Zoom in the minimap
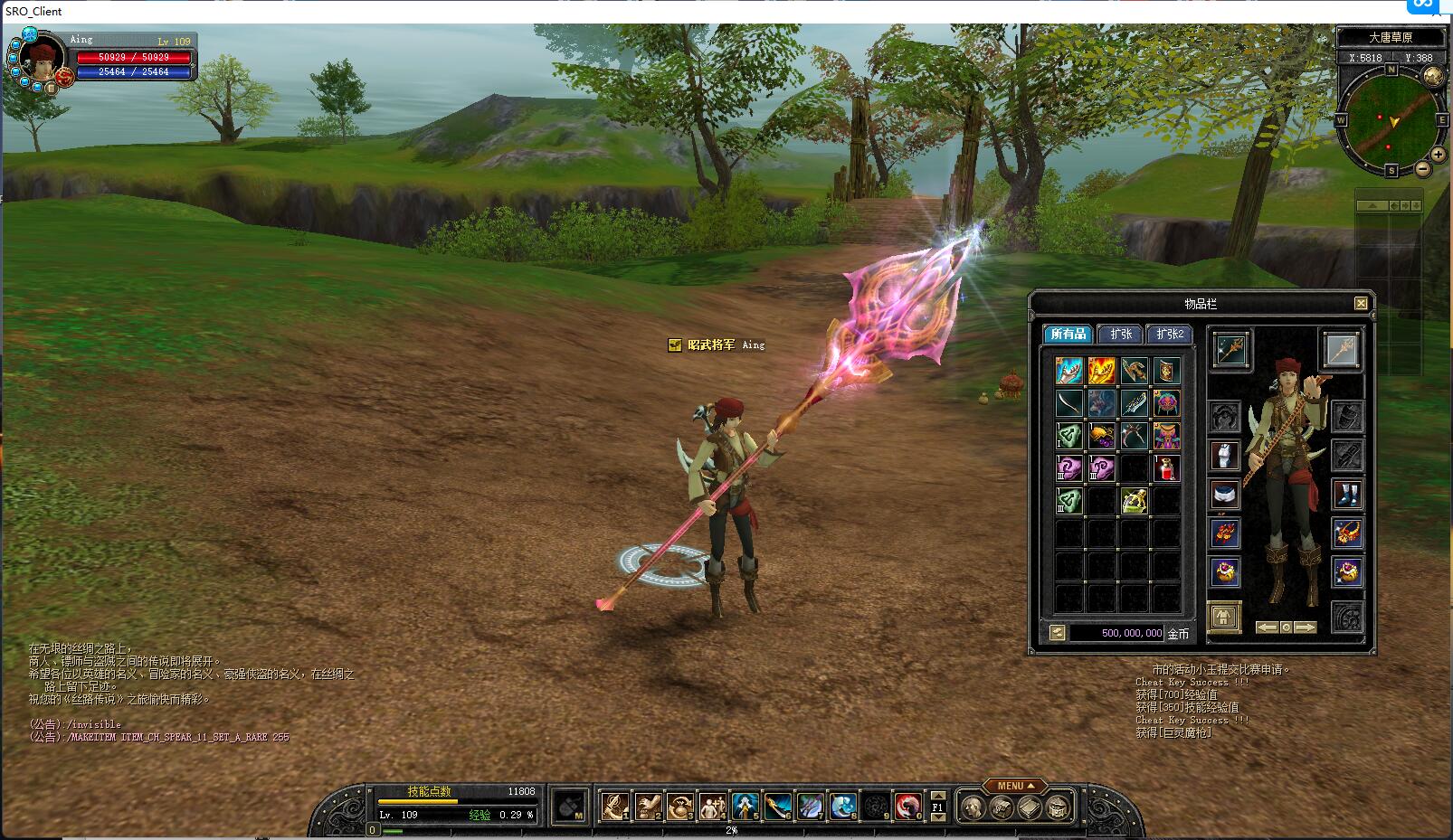This screenshot has height=840, width=1453. point(1438,155)
